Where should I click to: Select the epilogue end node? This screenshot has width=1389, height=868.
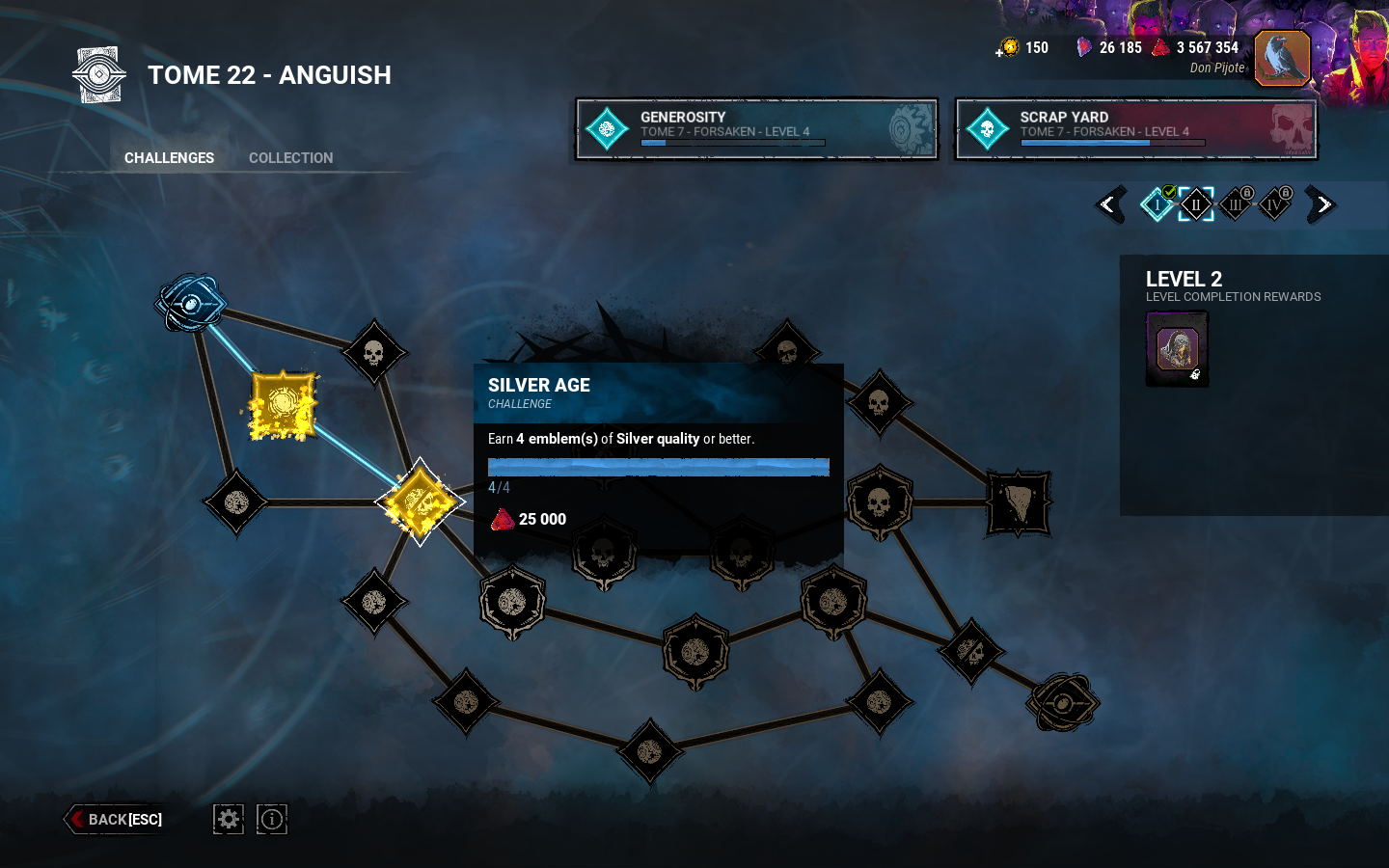[1062, 702]
